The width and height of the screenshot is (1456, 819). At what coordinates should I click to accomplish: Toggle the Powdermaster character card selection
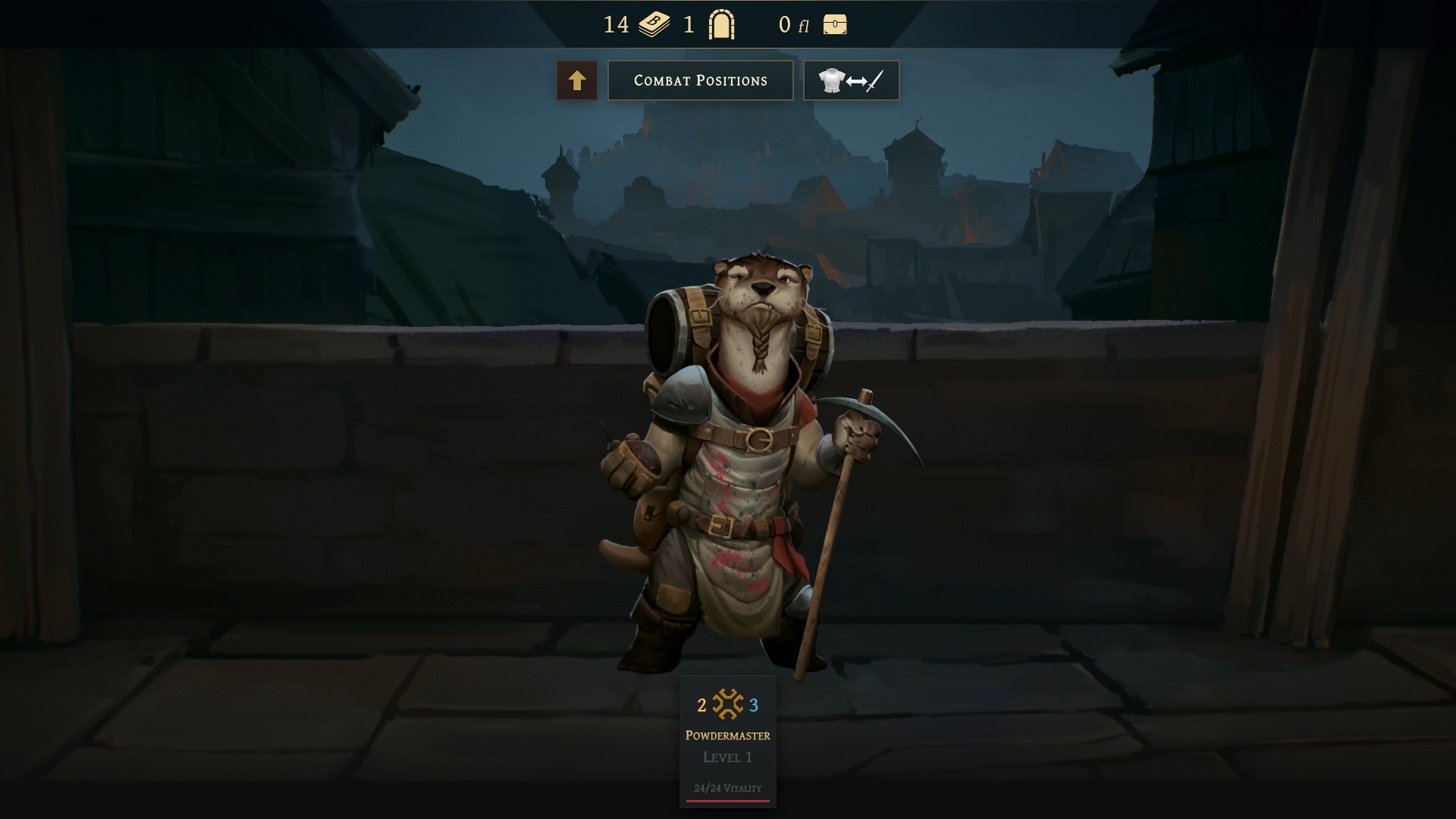[726, 734]
